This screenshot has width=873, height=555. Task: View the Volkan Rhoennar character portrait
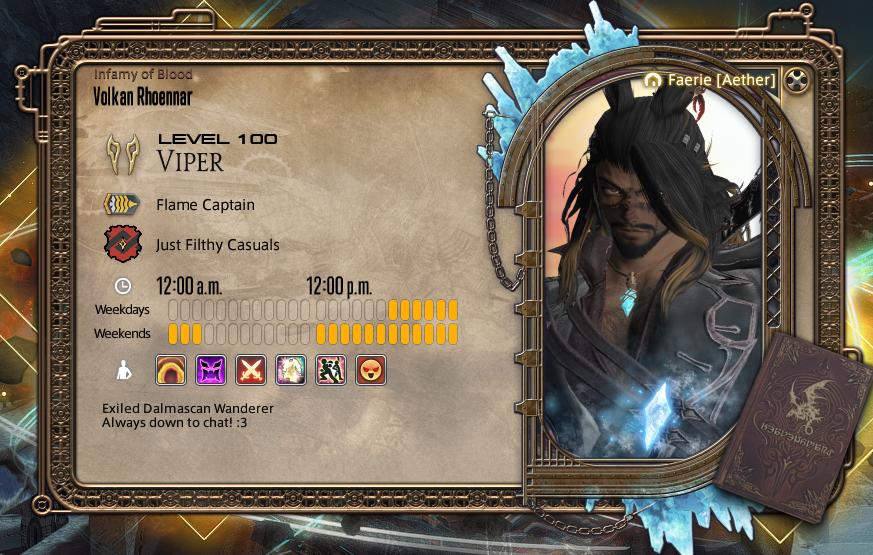653,280
